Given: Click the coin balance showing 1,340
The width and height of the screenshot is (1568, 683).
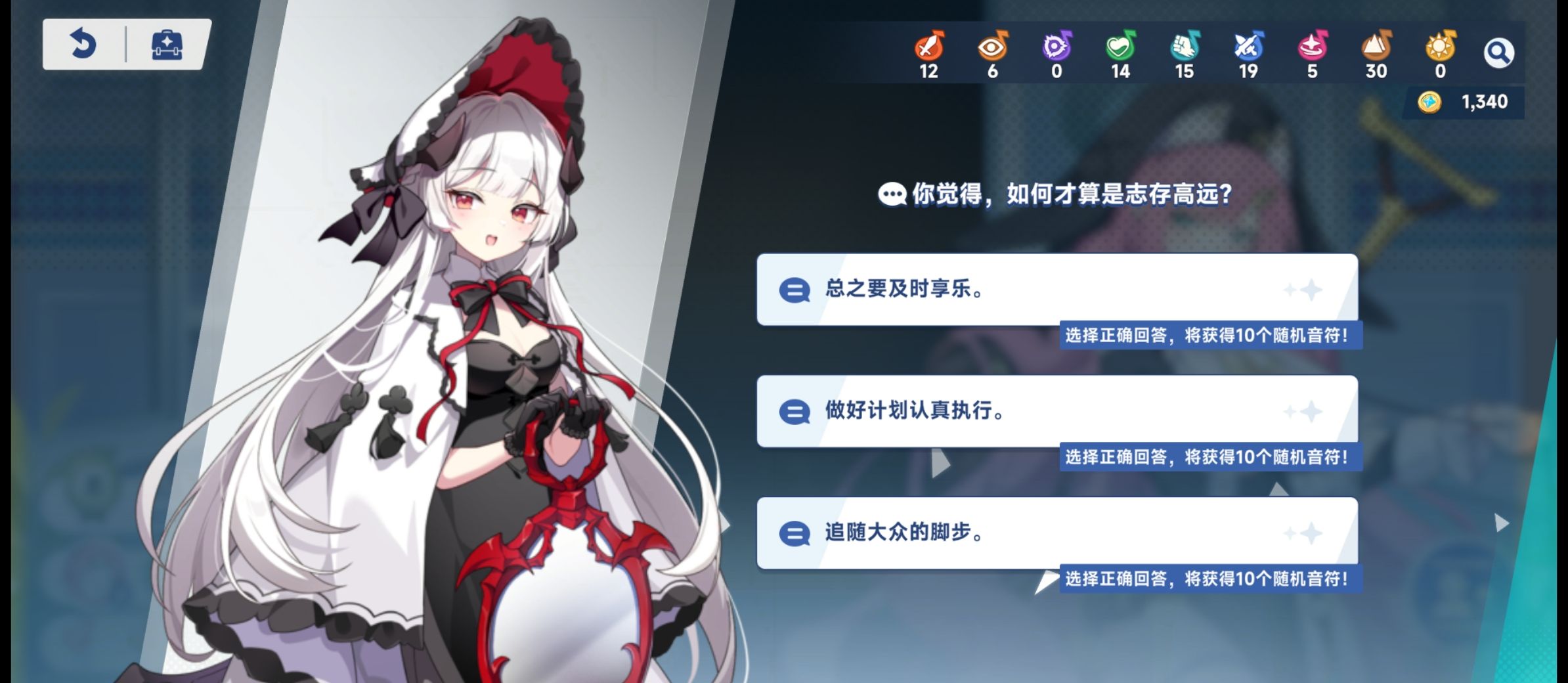Looking at the screenshot, I should tap(1469, 102).
